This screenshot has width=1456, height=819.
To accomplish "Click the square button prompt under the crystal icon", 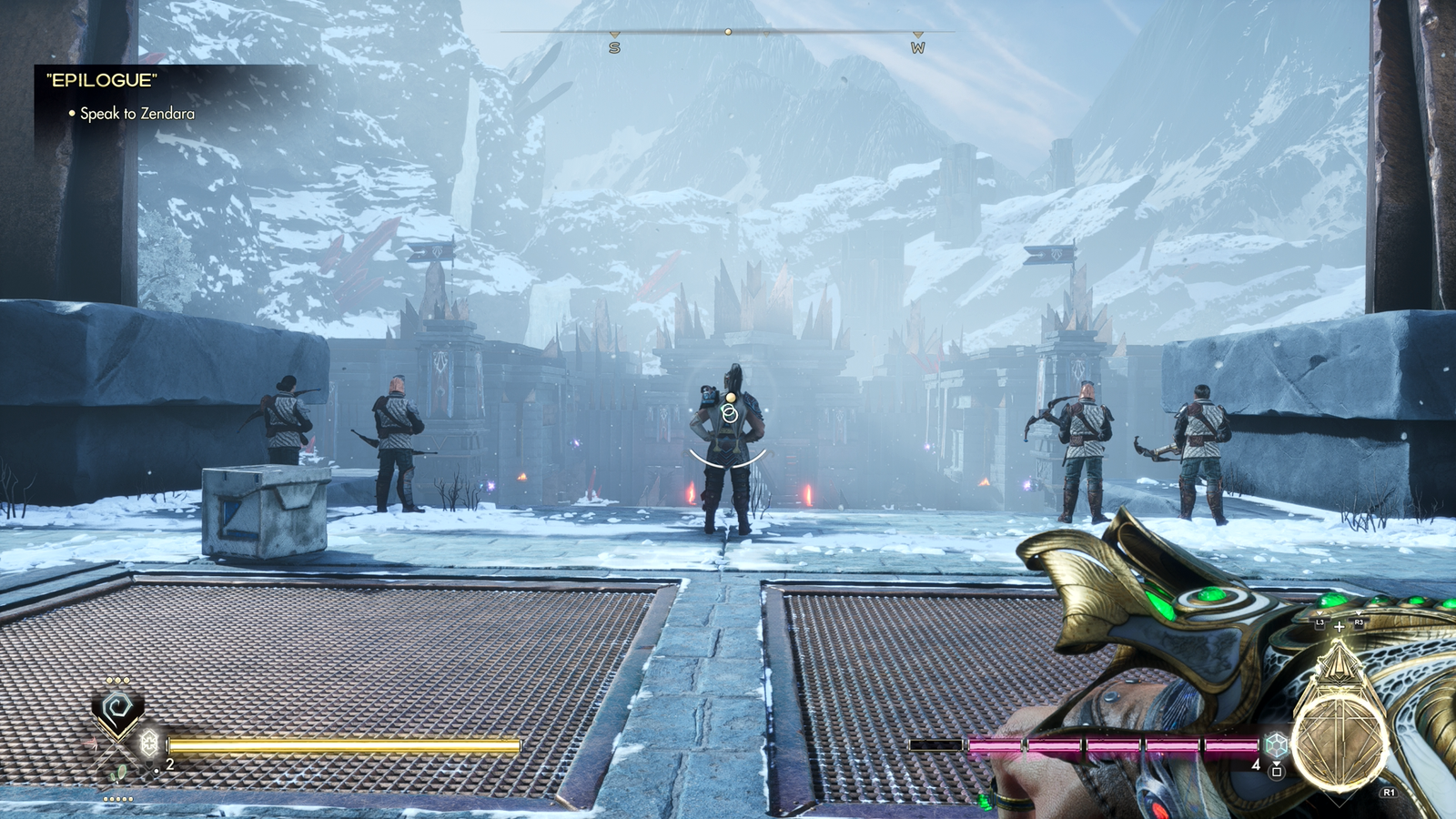I will [1276, 772].
